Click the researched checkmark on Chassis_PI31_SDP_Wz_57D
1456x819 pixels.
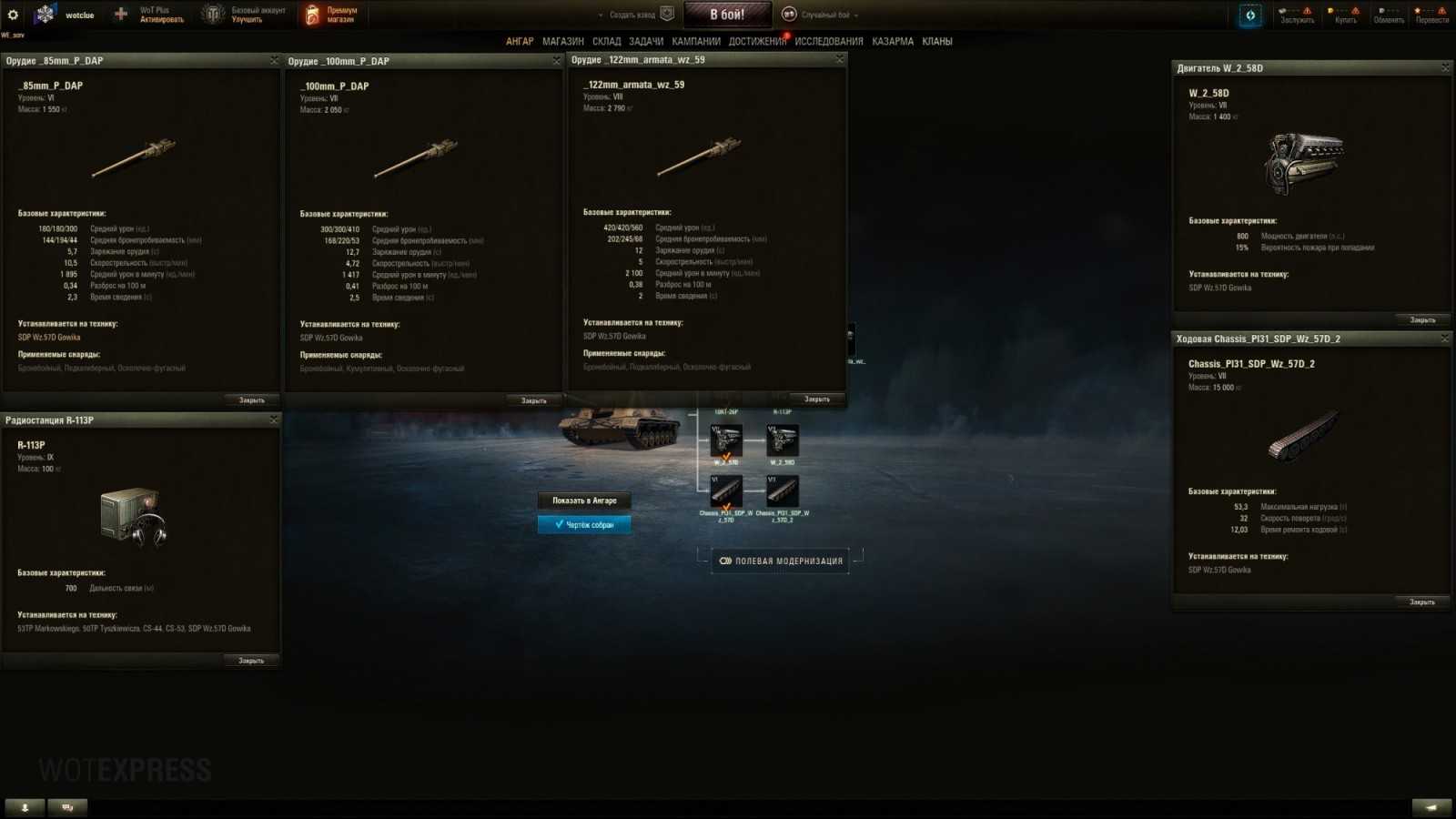tap(726, 507)
